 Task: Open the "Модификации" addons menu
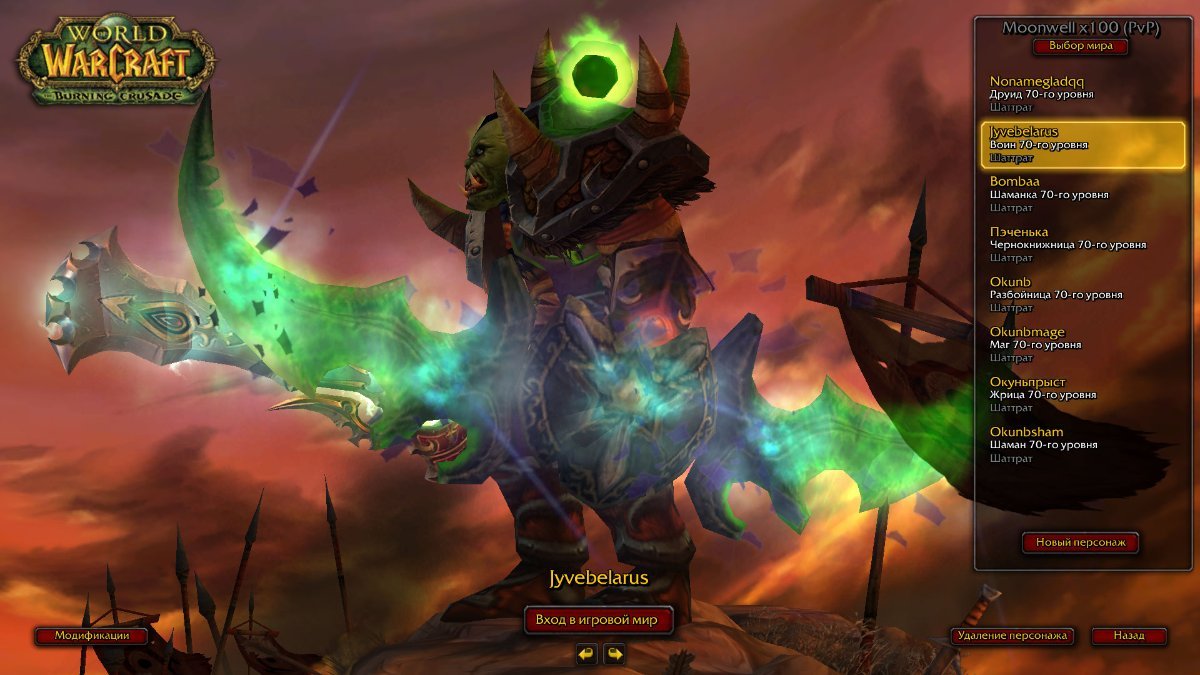(93, 636)
